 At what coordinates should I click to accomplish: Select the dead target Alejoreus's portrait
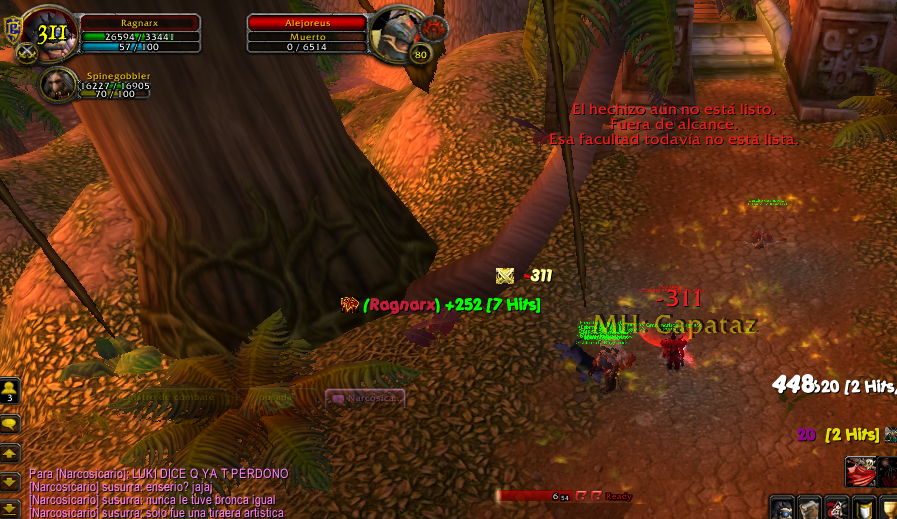tap(395, 30)
